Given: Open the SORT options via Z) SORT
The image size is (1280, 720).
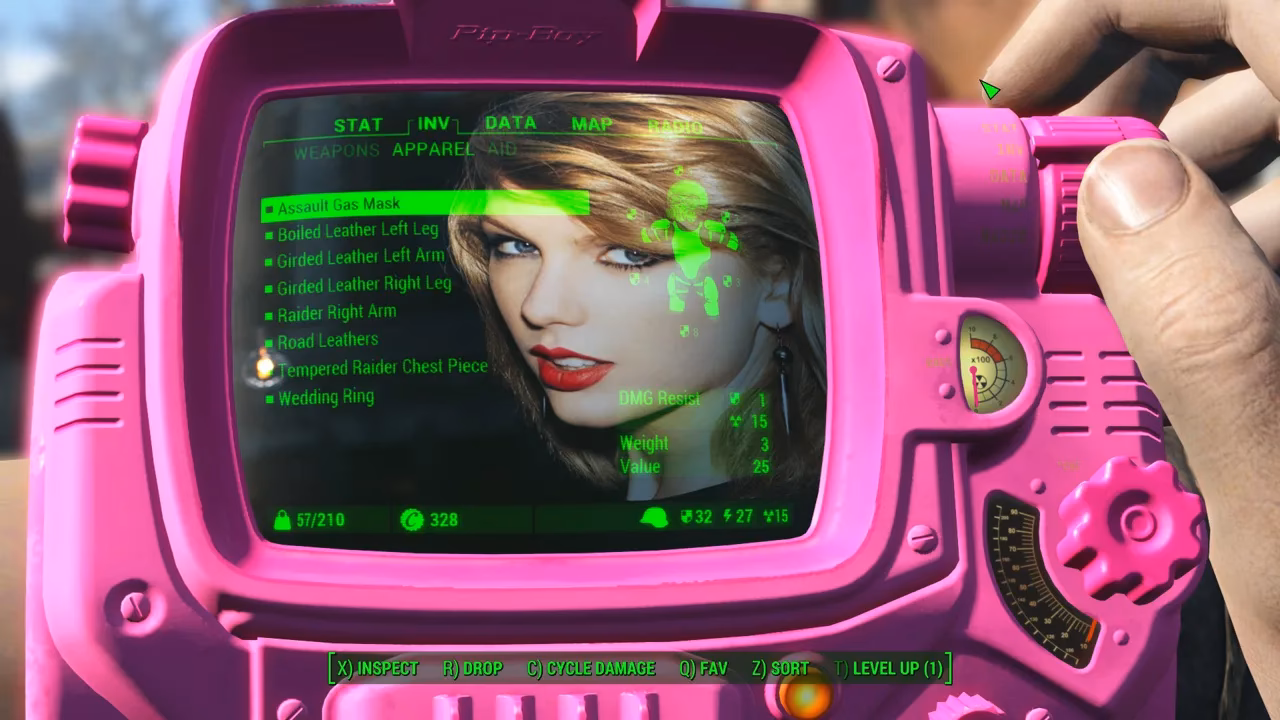Looking at the screenshot, I should point(781,668).
